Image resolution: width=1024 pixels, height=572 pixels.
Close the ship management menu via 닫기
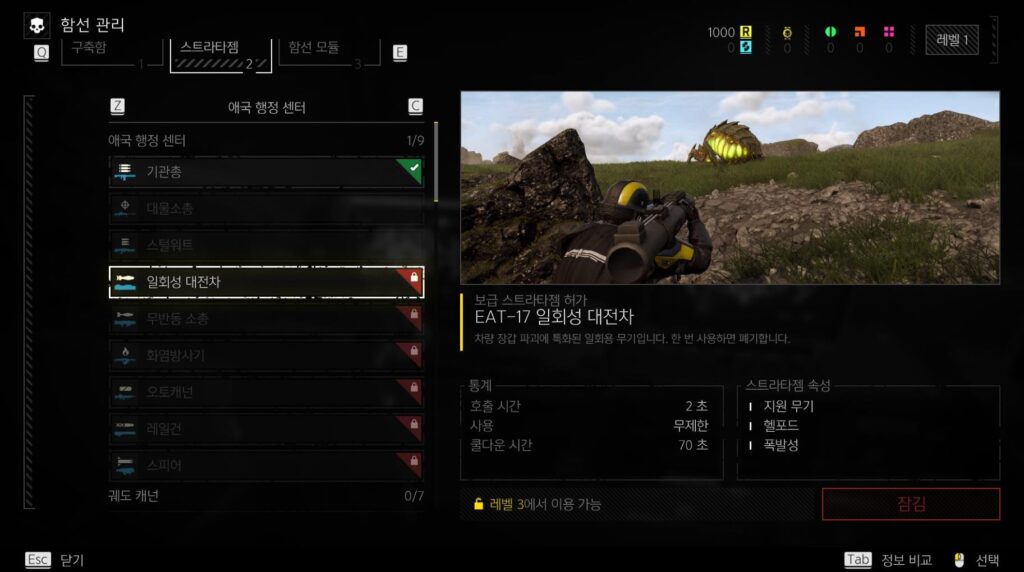pos(55,560)
